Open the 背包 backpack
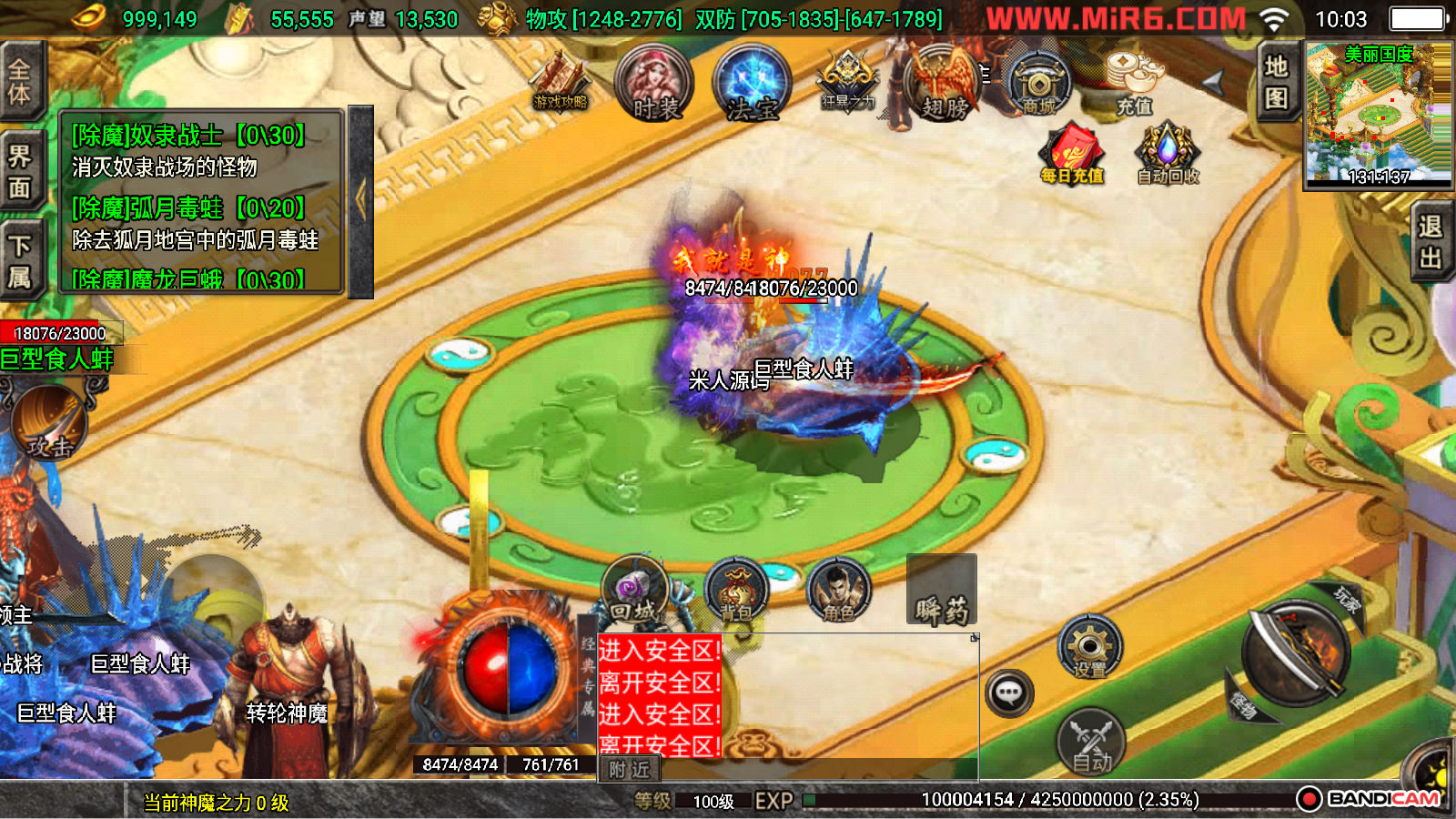The image size is (1456, 819). click(x=736, y=591)
